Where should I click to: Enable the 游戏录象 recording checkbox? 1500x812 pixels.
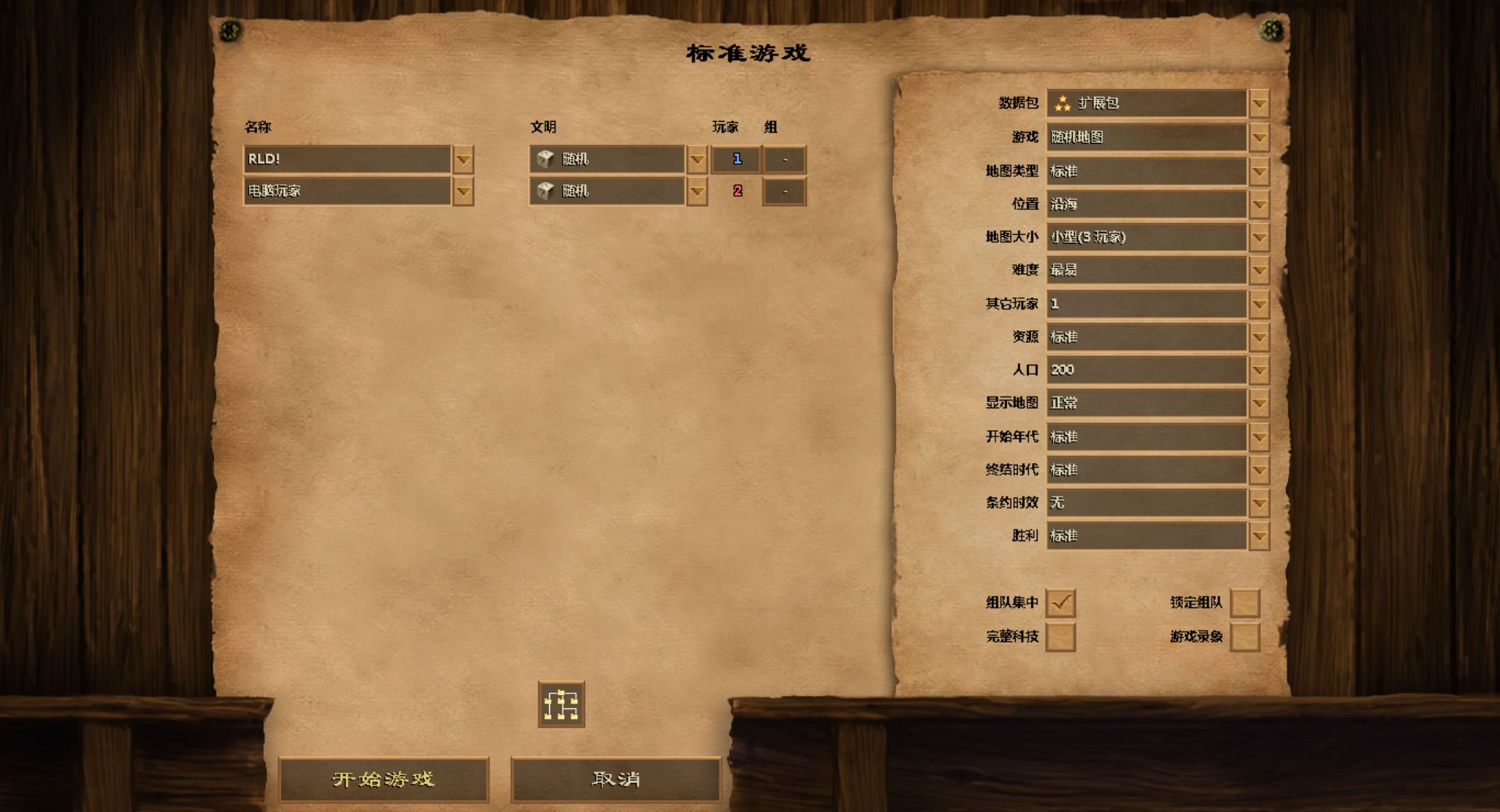(1245, 637)
